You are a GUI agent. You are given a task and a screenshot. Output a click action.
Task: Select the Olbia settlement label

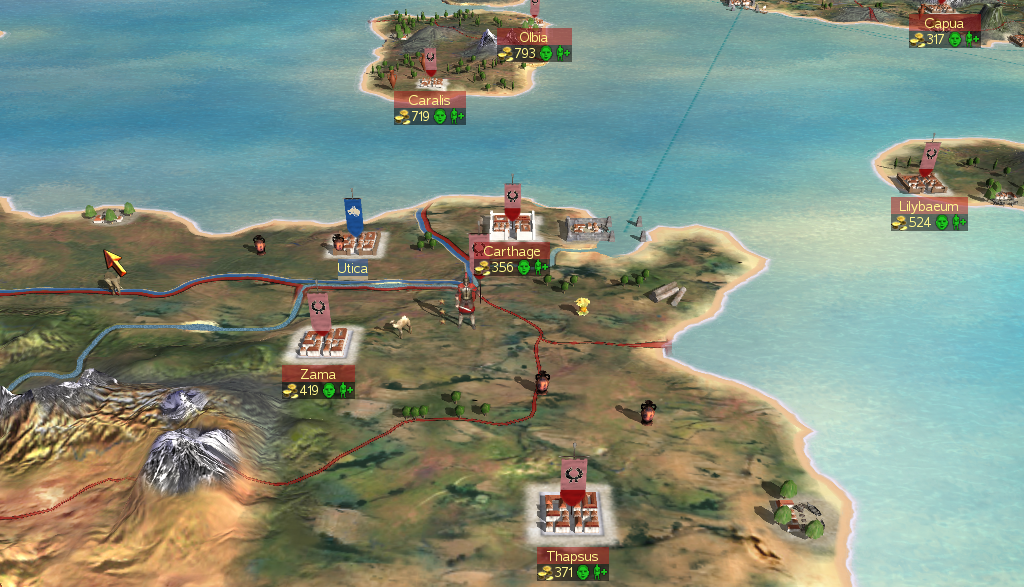pyautogui.click(x=534, y=38)
